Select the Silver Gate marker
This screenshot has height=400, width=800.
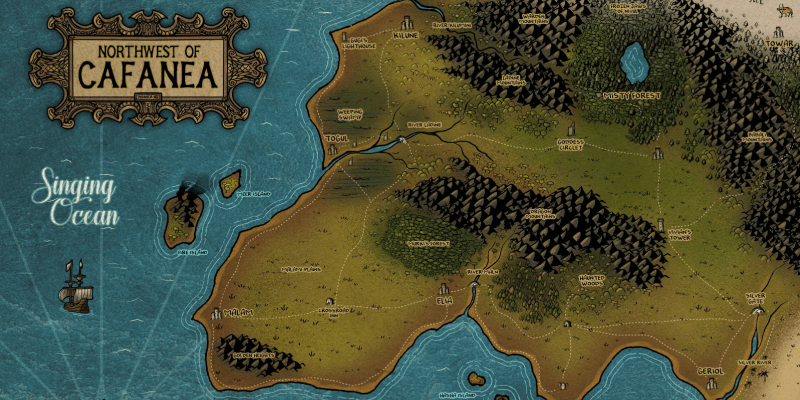pyautogui.click(x=757, y=309)
